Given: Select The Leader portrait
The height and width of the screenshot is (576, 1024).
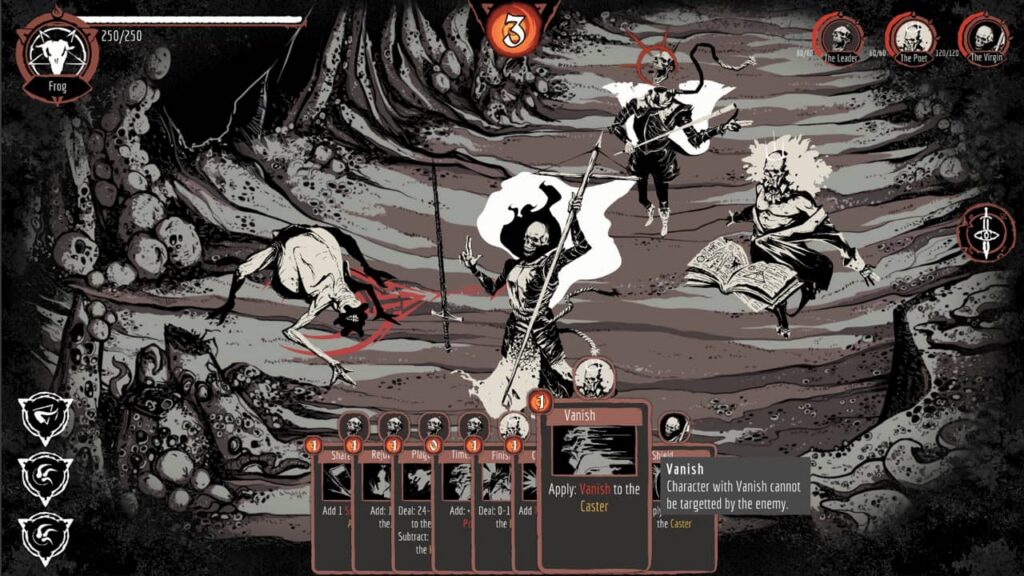Looking at the screenshot, I should click(838, 39).
